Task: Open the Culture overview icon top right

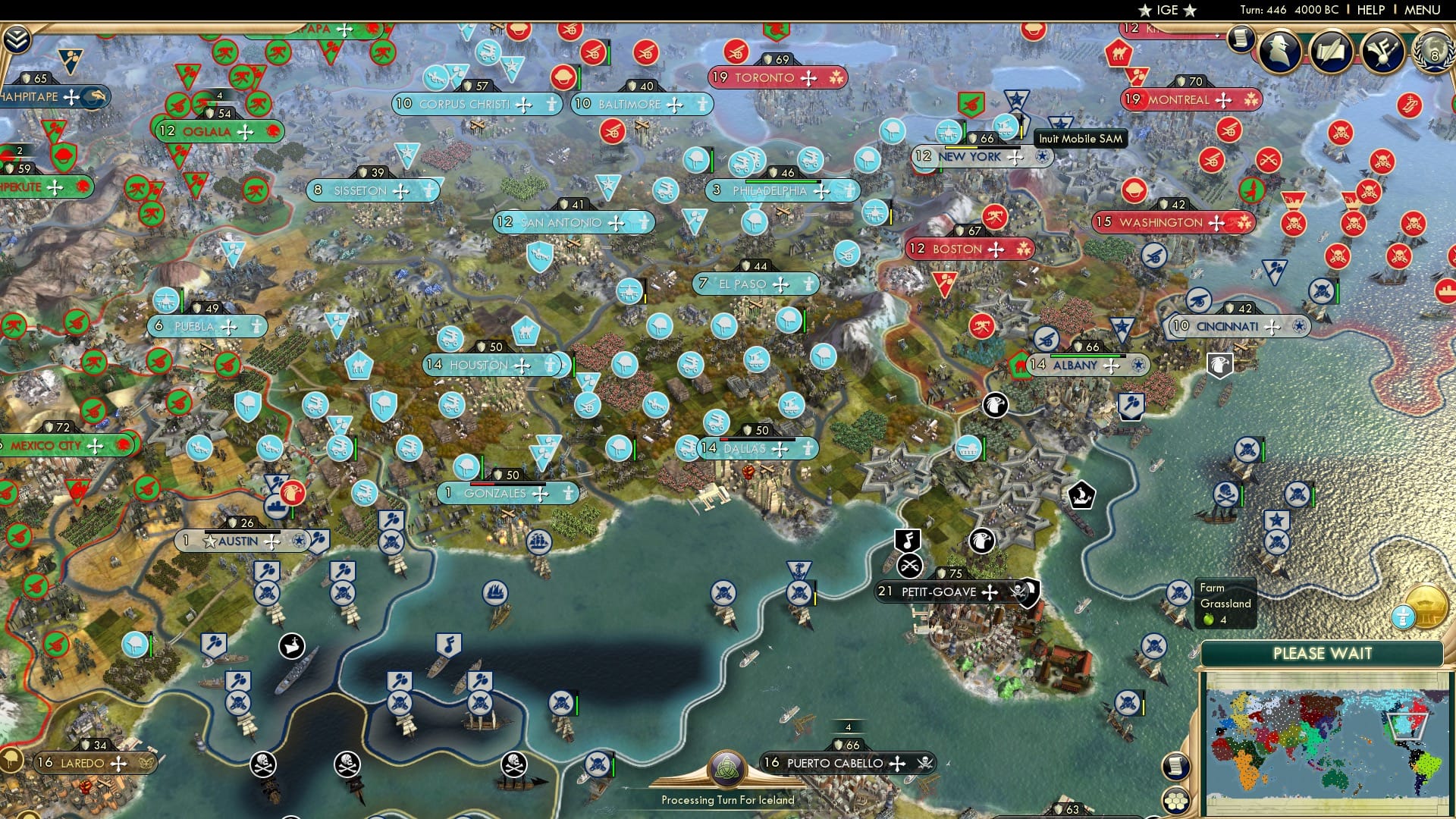Action: pyautogui.click(x=1384, y=51)
